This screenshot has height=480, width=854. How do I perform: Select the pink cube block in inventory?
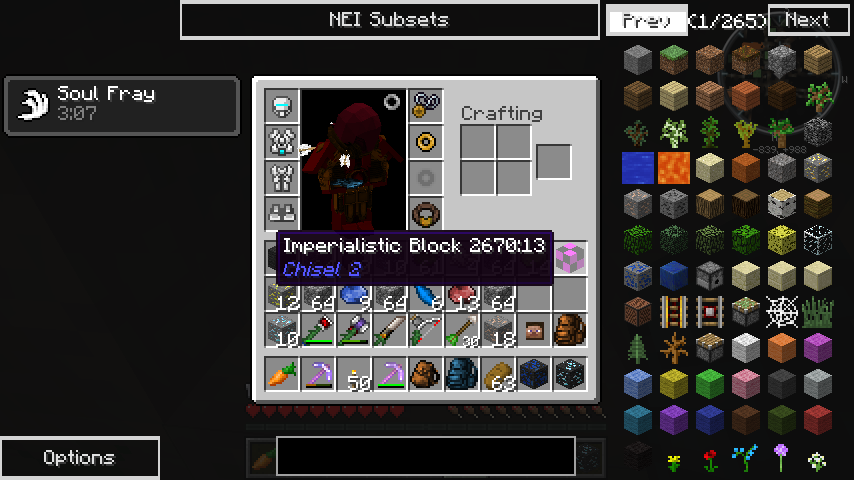570,258
